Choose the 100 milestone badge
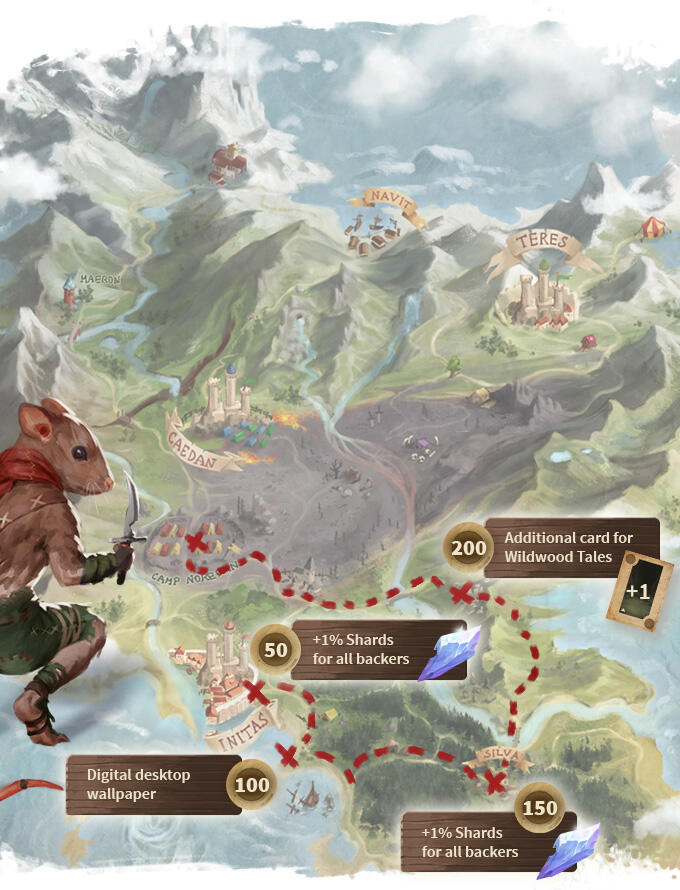This screenshot has height=890, width=680. tap(252, 785)
